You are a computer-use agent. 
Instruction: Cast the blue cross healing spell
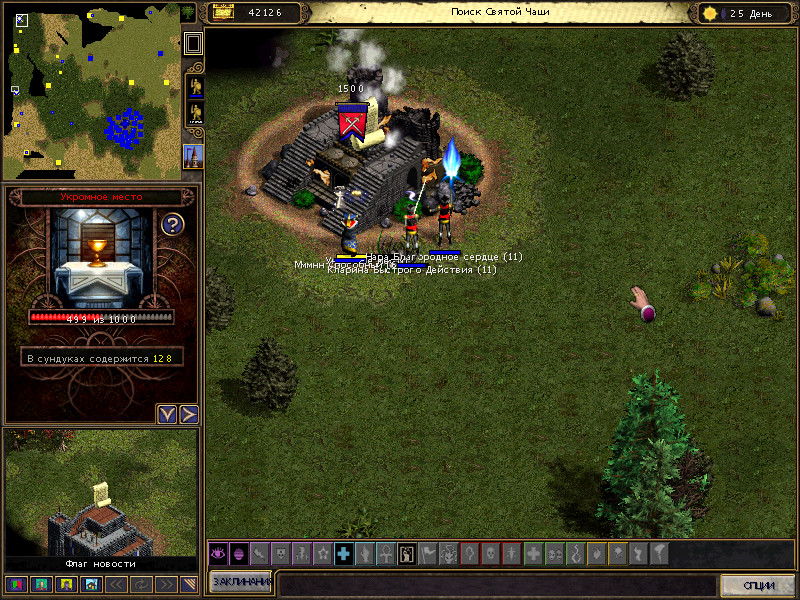pos(343,553)
